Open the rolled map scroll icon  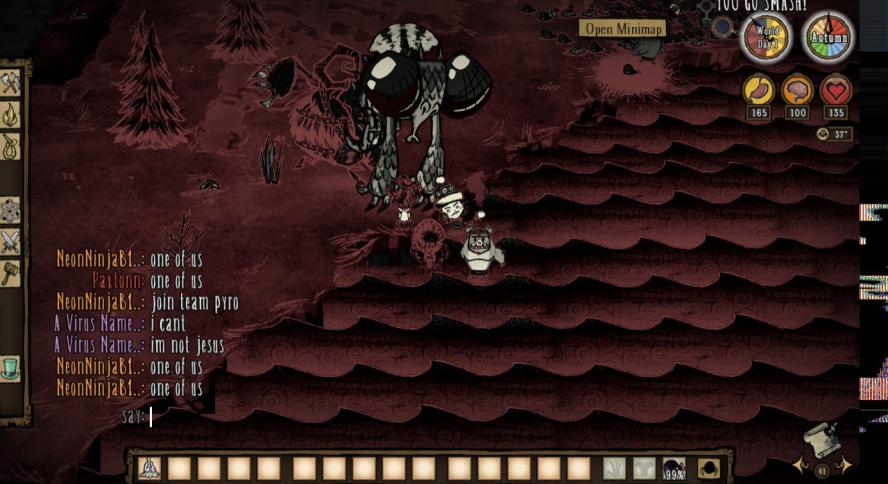click(x=821, y=440)
